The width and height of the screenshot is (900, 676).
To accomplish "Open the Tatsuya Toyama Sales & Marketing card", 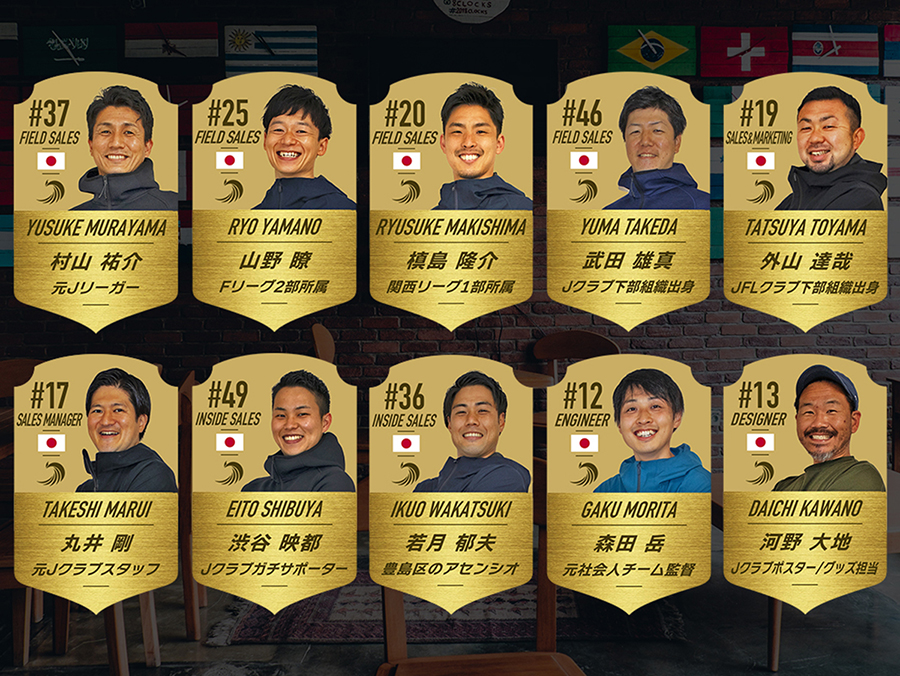I will tap(804, 200).
